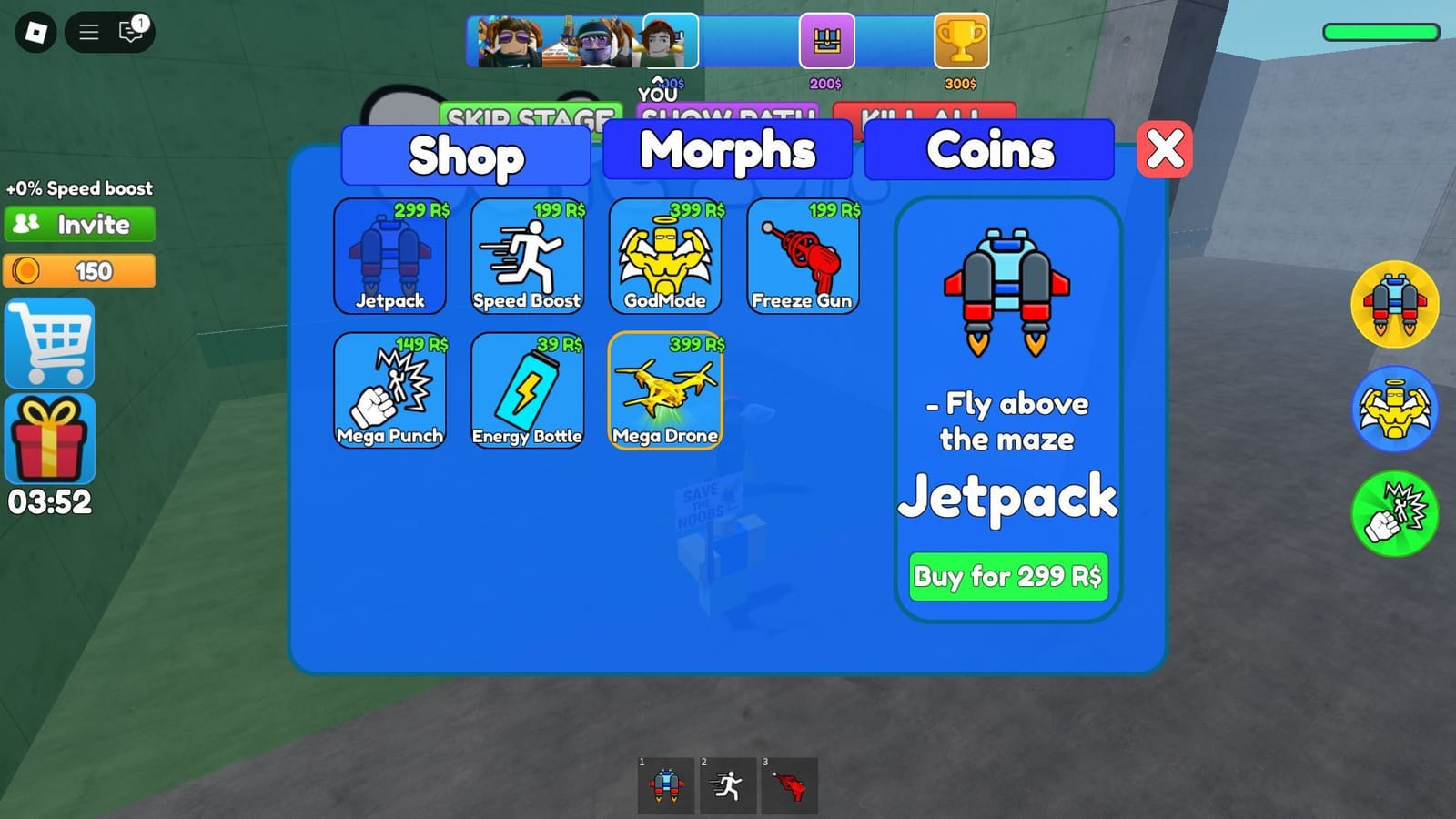Open the Roblox chat bubble

tap(128, 32)
